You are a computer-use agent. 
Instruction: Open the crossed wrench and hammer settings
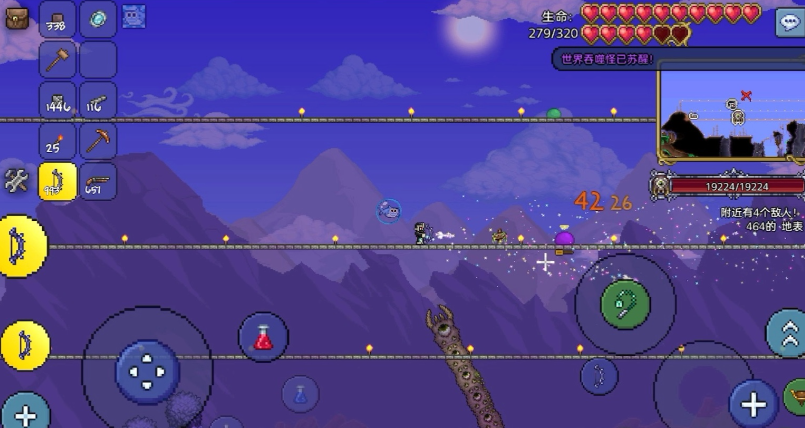17,181
